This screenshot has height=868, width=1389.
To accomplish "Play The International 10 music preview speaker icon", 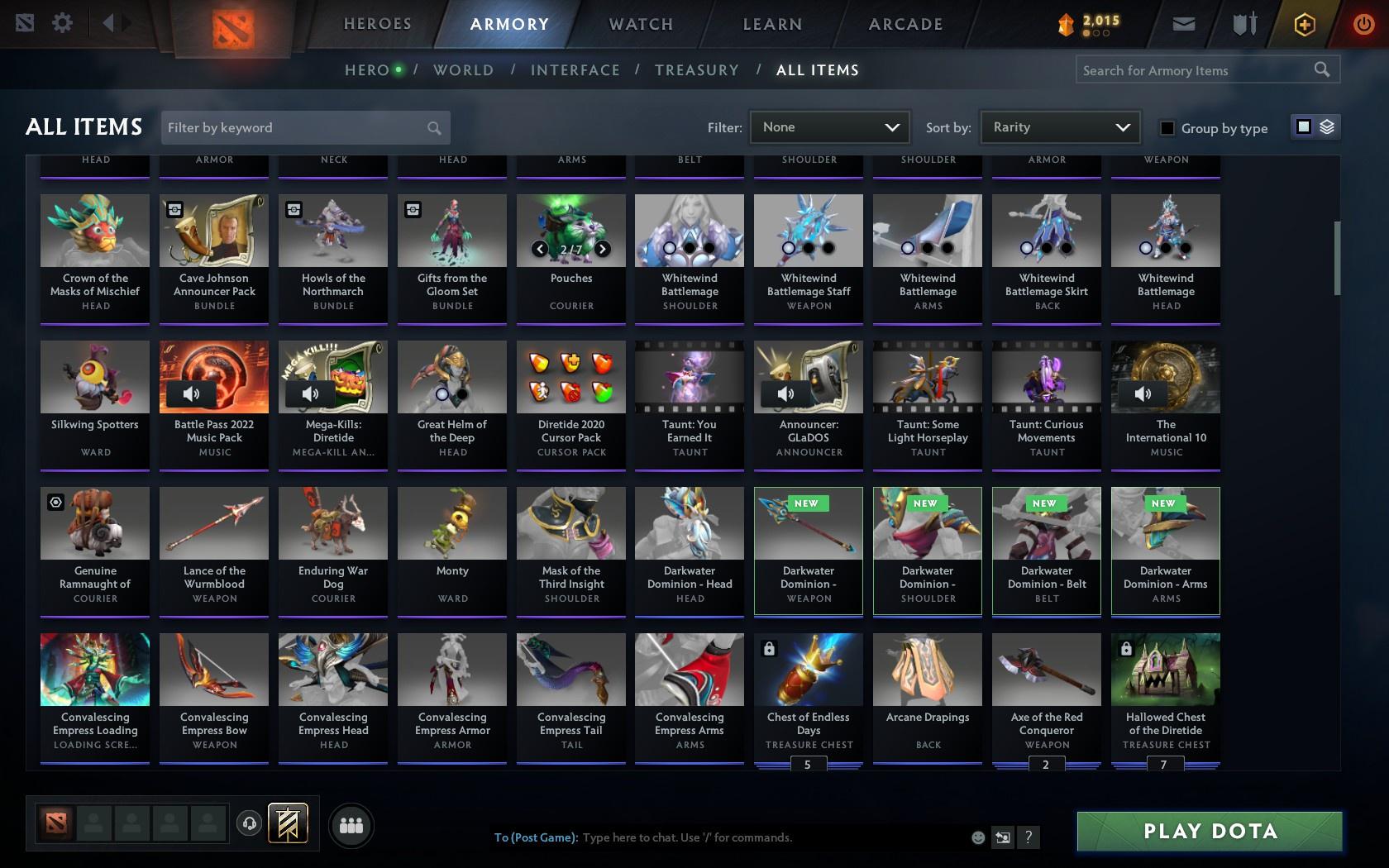I will click(x=1143, y=394).
